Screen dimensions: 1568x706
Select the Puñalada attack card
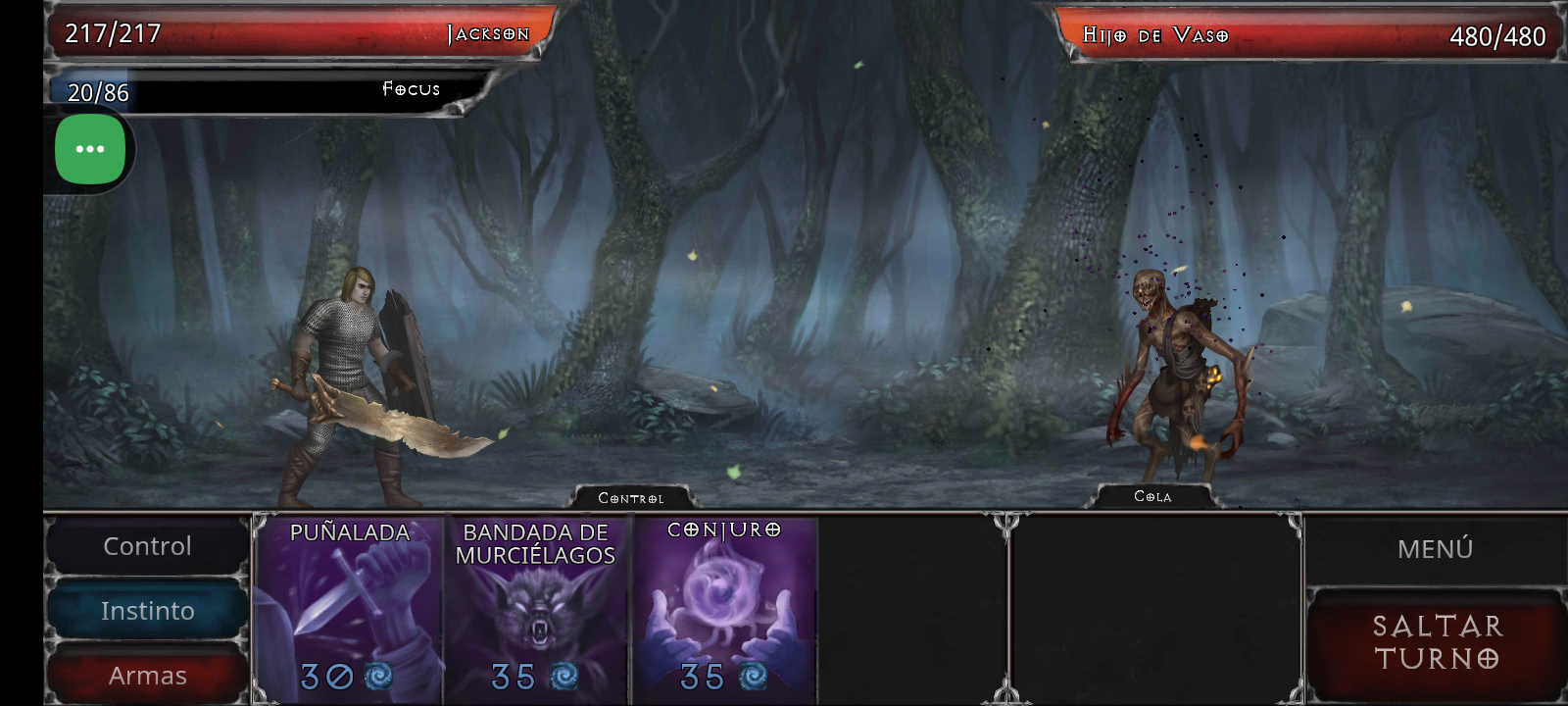point(348,608)
